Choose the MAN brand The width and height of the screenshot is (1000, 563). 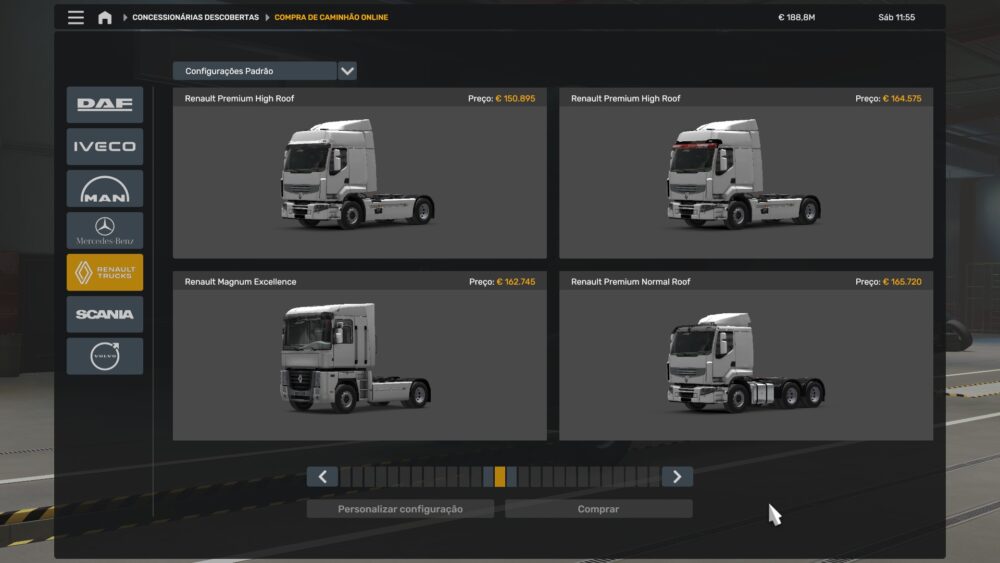105,189
